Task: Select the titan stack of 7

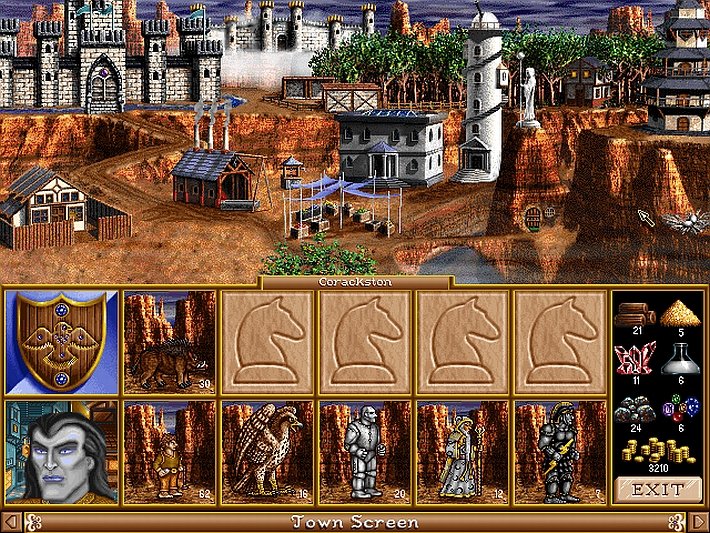Action: (x=560, y=451)
